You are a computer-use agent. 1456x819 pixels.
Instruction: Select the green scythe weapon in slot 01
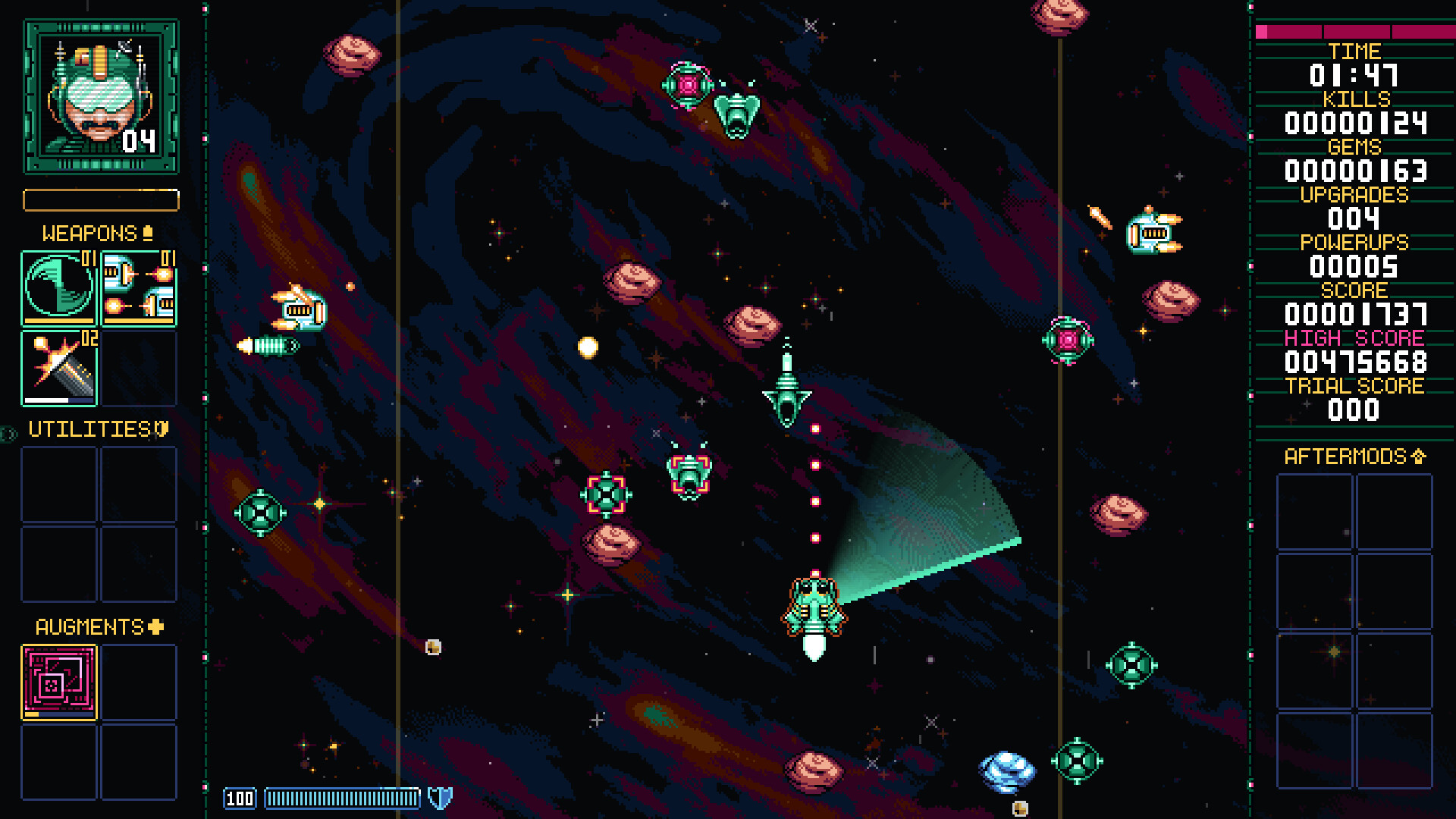click(x=58, y=288)
